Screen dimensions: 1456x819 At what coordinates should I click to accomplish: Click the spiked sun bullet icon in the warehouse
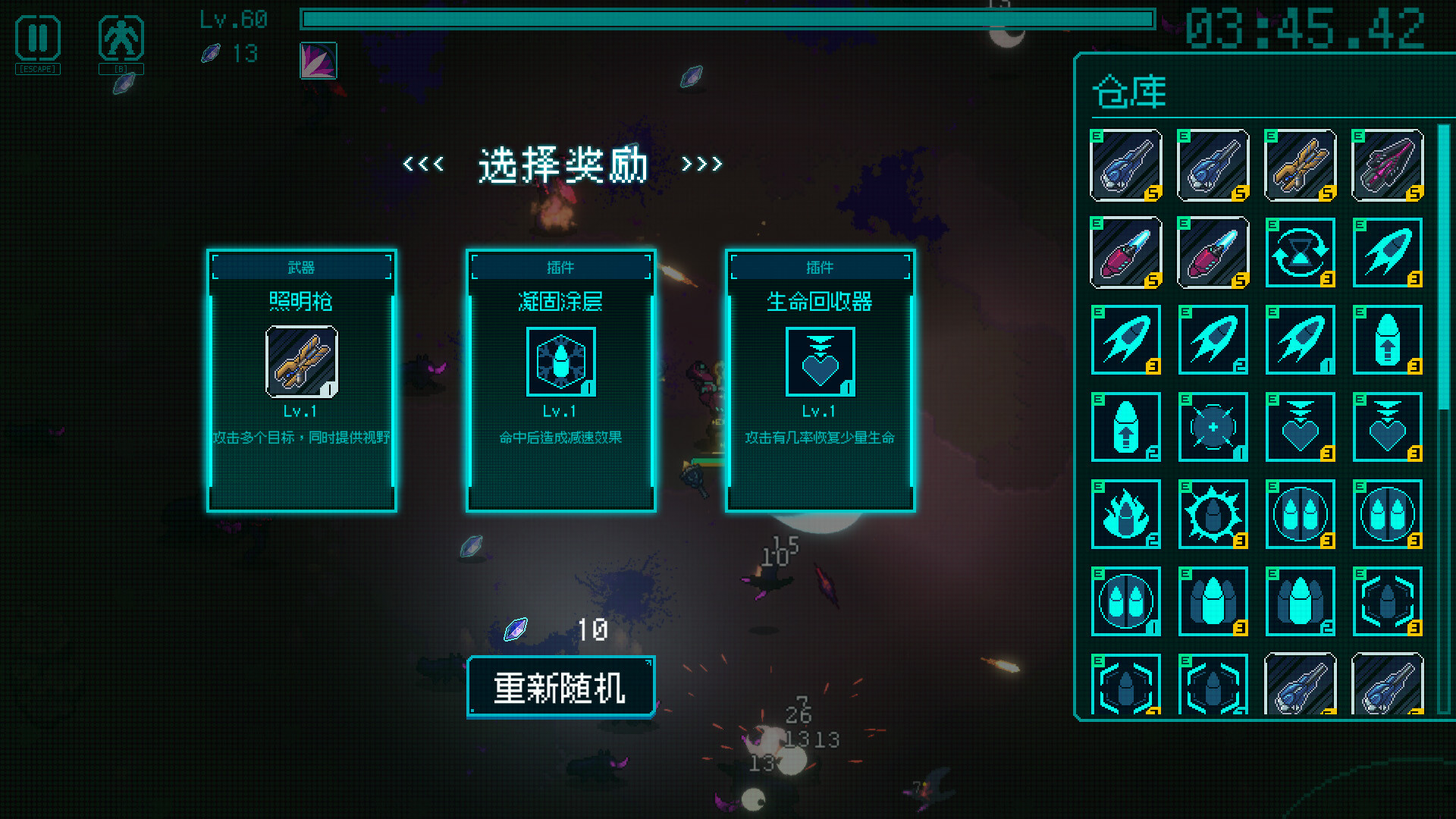(1213, 514)
